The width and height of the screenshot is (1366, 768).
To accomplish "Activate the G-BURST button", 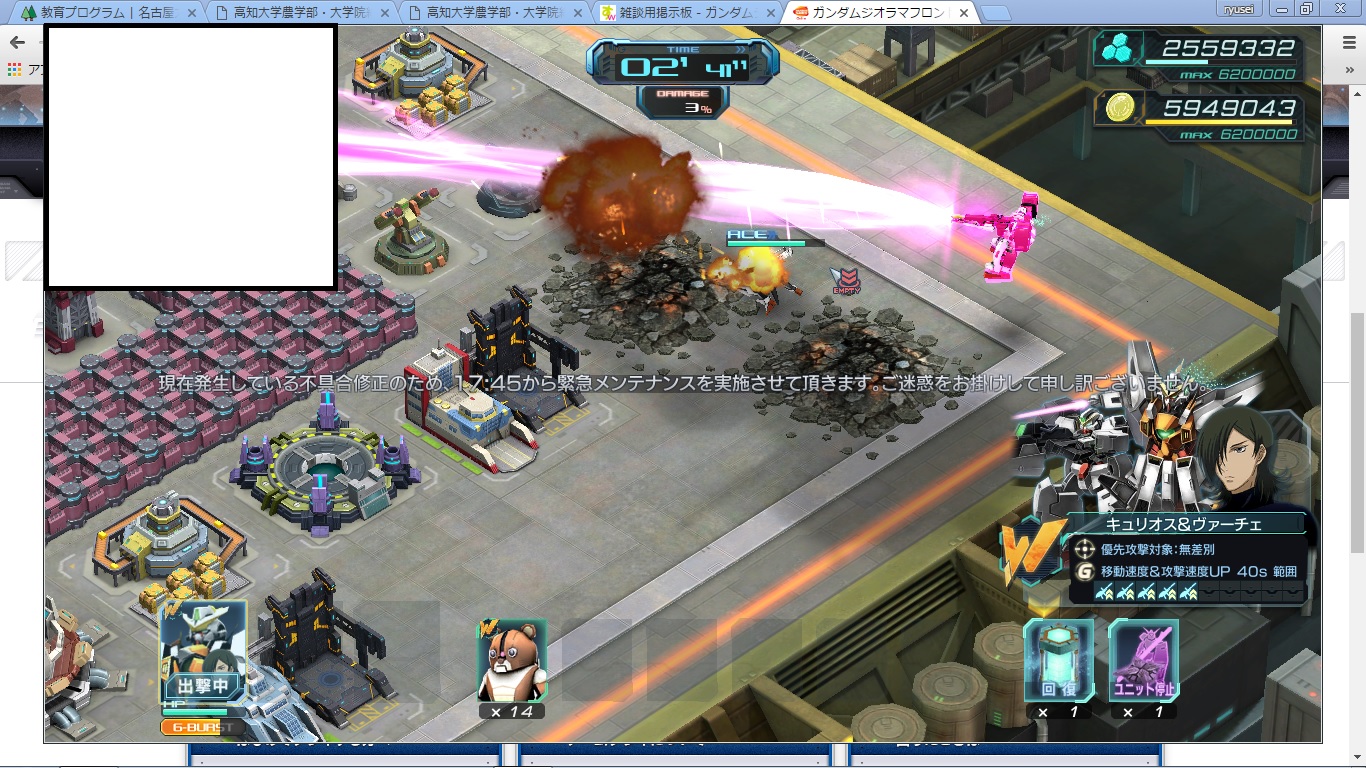I will 203,727.
